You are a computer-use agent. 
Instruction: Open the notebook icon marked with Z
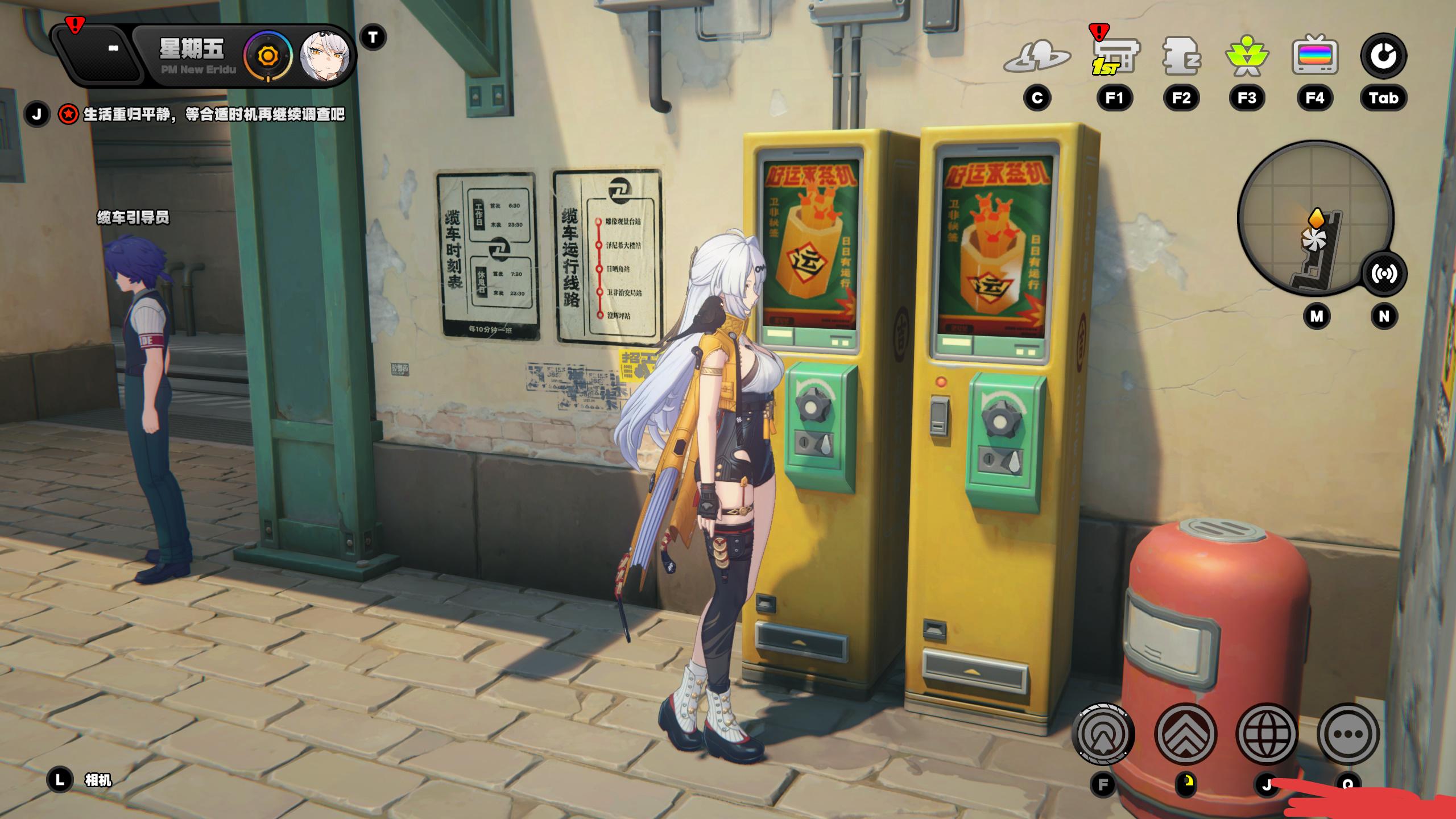[x=1181, y=57]
